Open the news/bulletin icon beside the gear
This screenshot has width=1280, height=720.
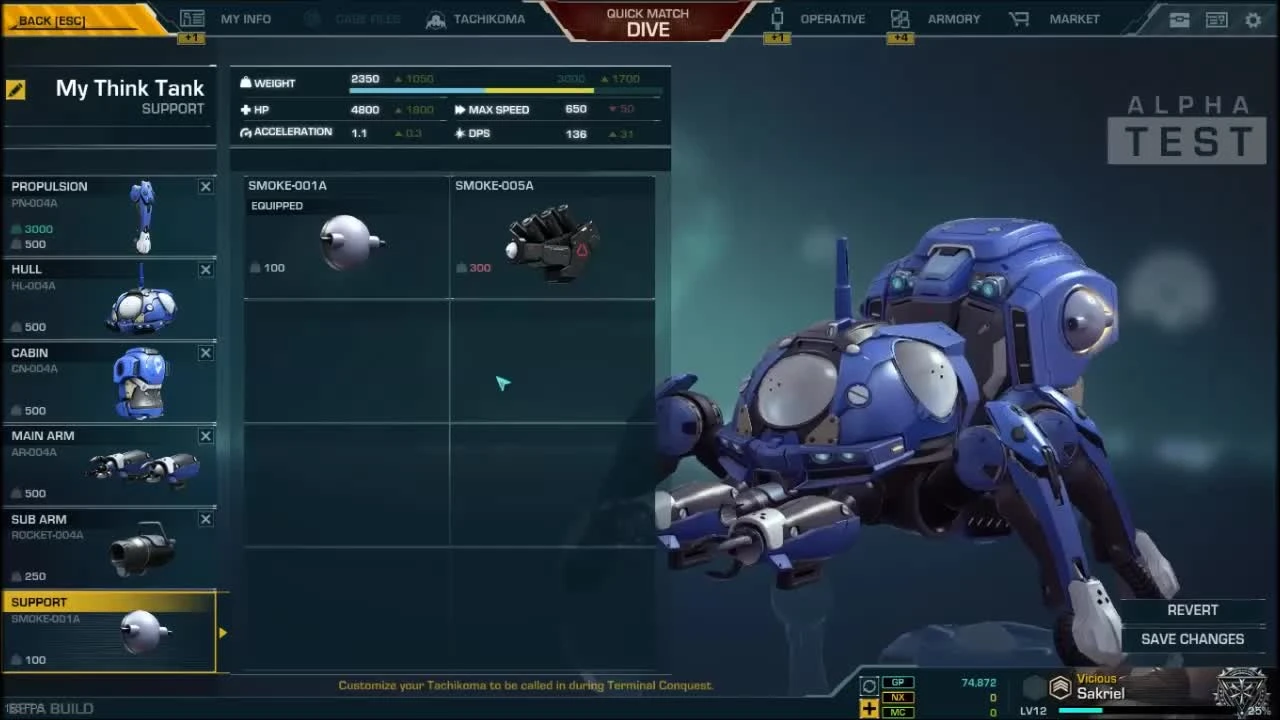pos(1216,19)
